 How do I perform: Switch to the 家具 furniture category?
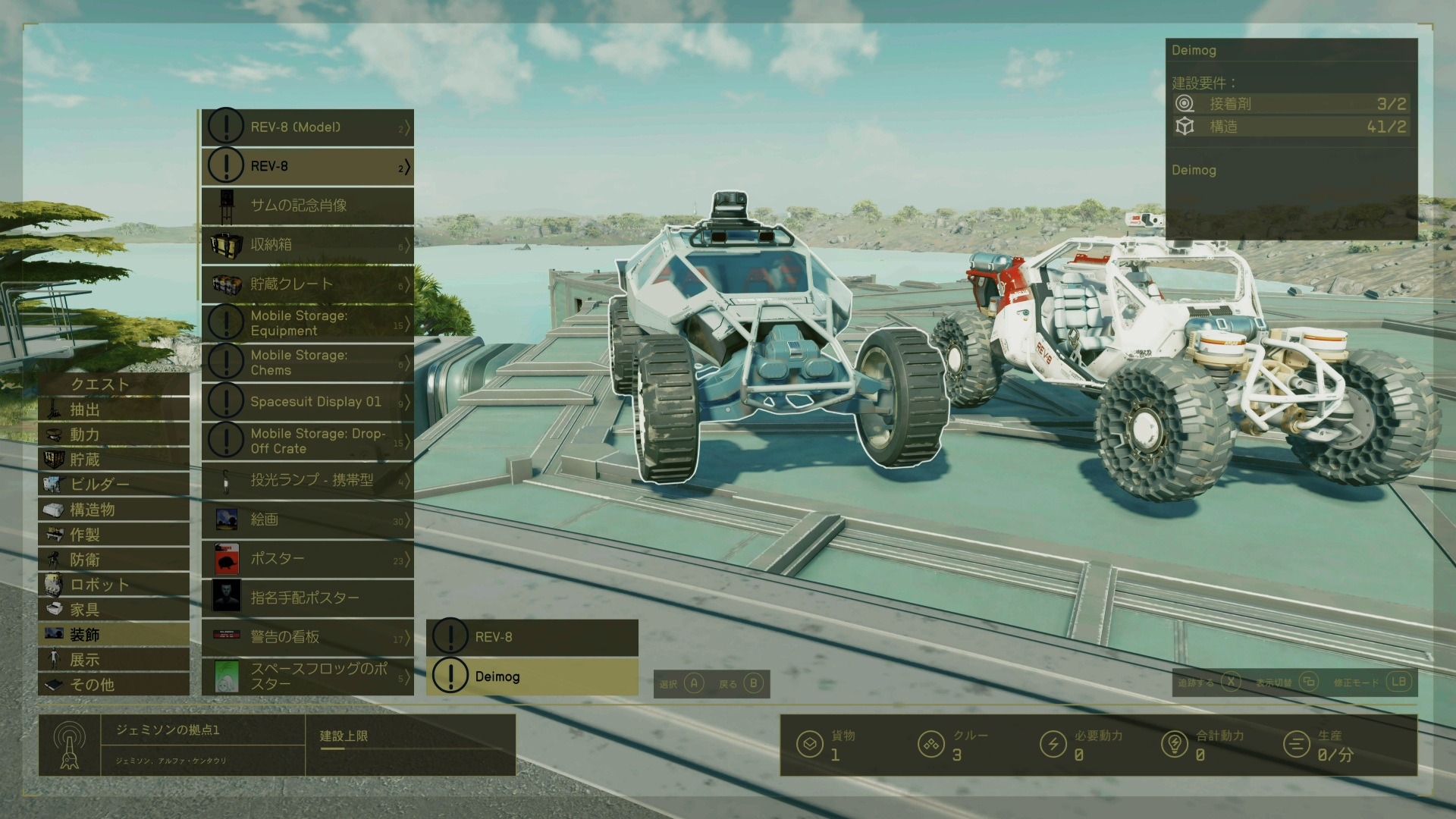click(x=114, y=610)
